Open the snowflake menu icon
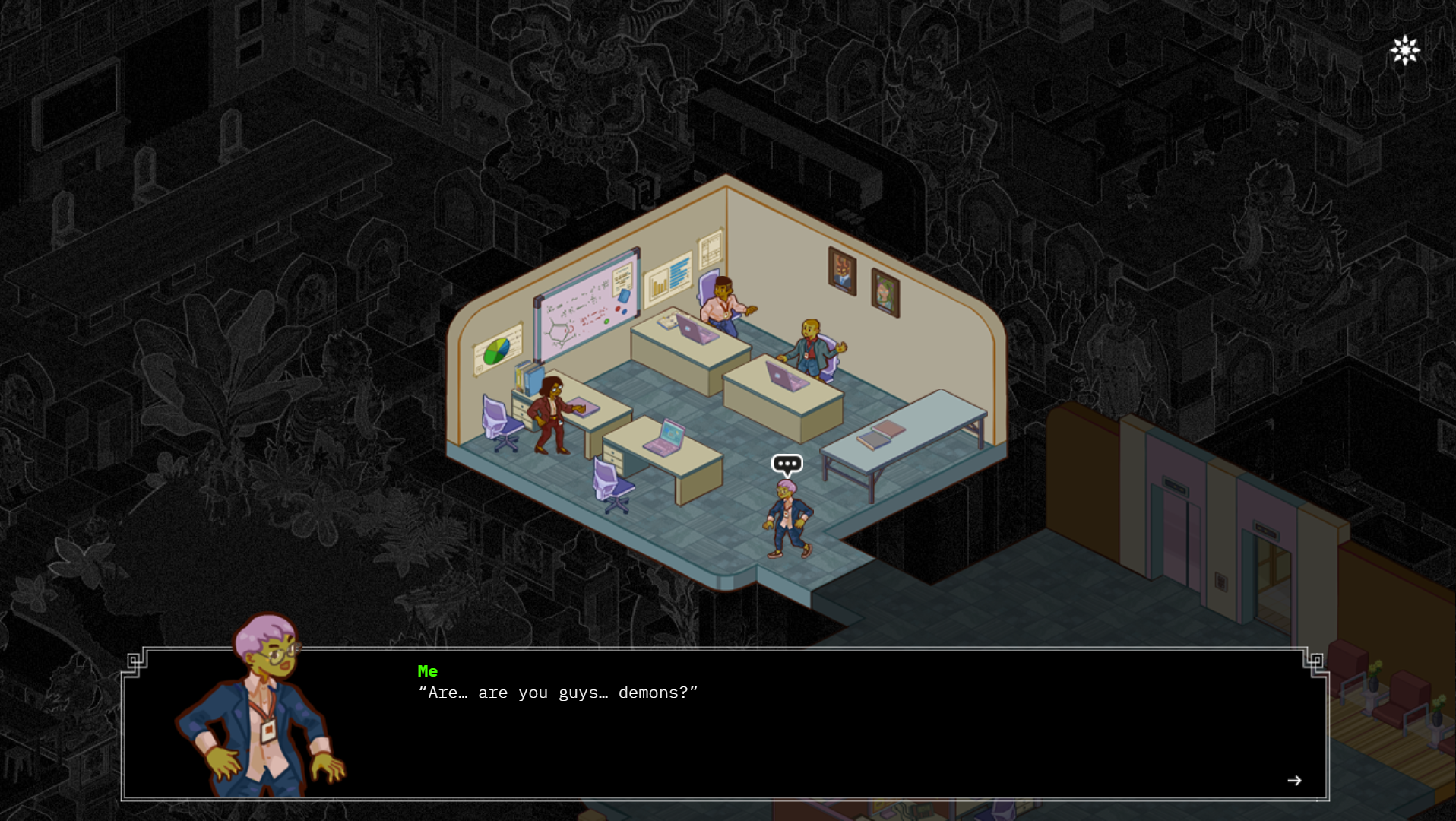Screen dimensions: 1456x821 pyautogui.click(x=1405, y=51)
